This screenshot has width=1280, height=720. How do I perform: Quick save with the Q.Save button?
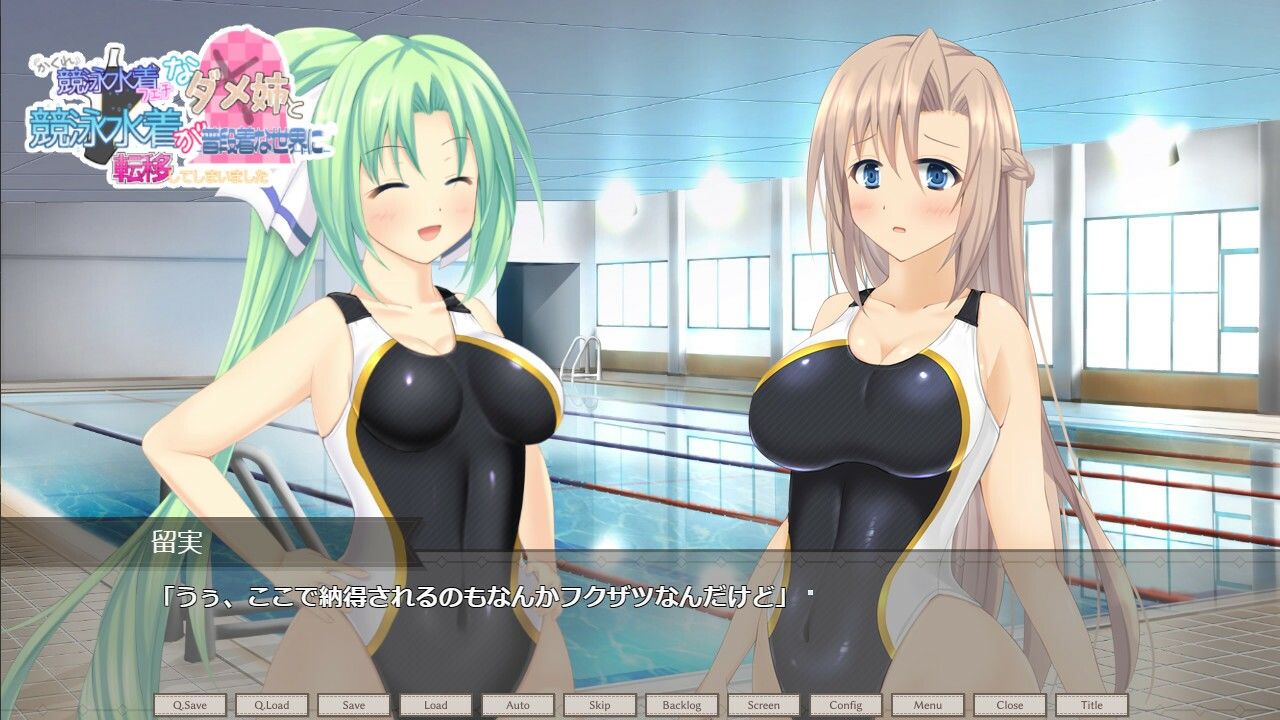190,705
